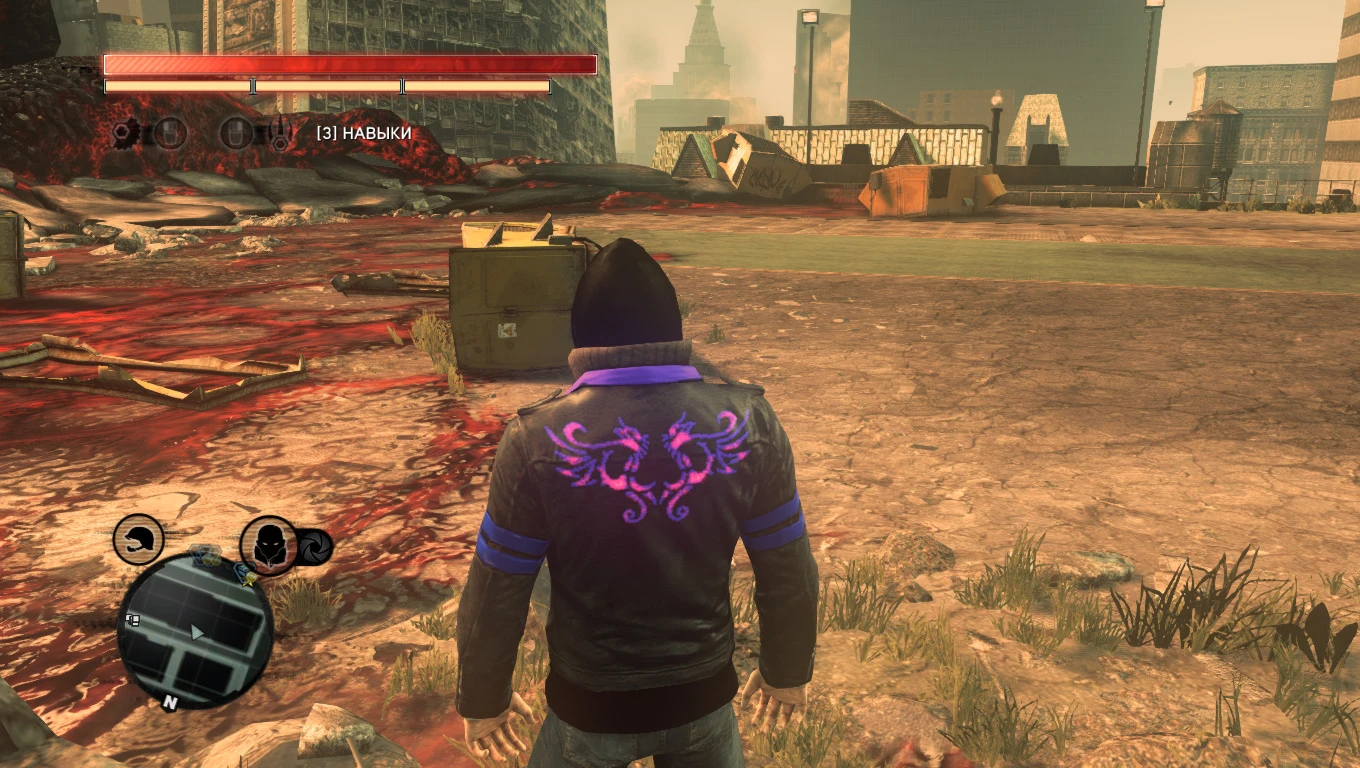Click the middle stamina segment bar

click(x=328, y=86)
